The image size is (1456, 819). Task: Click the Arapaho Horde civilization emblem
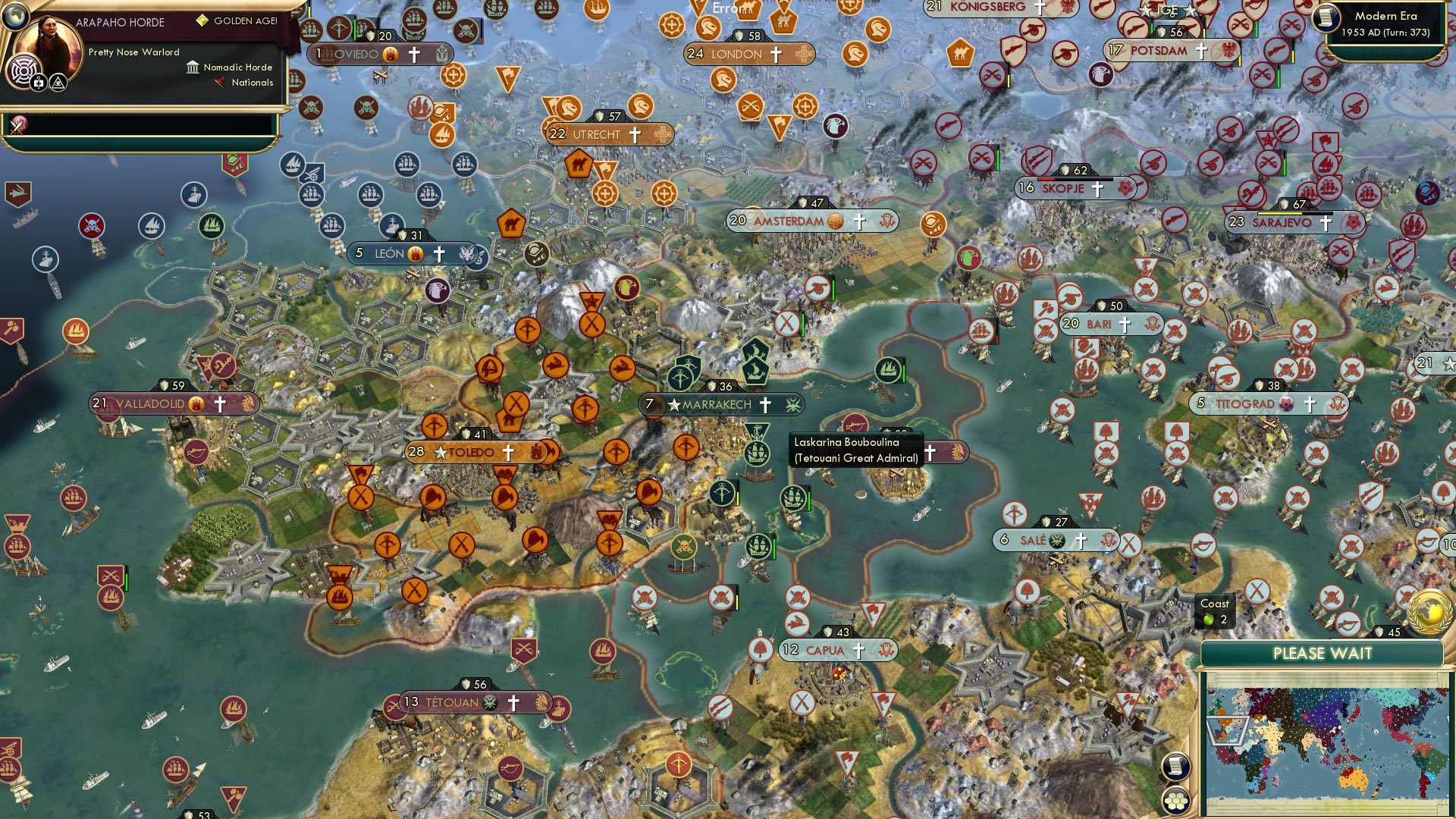click(24, 70)
